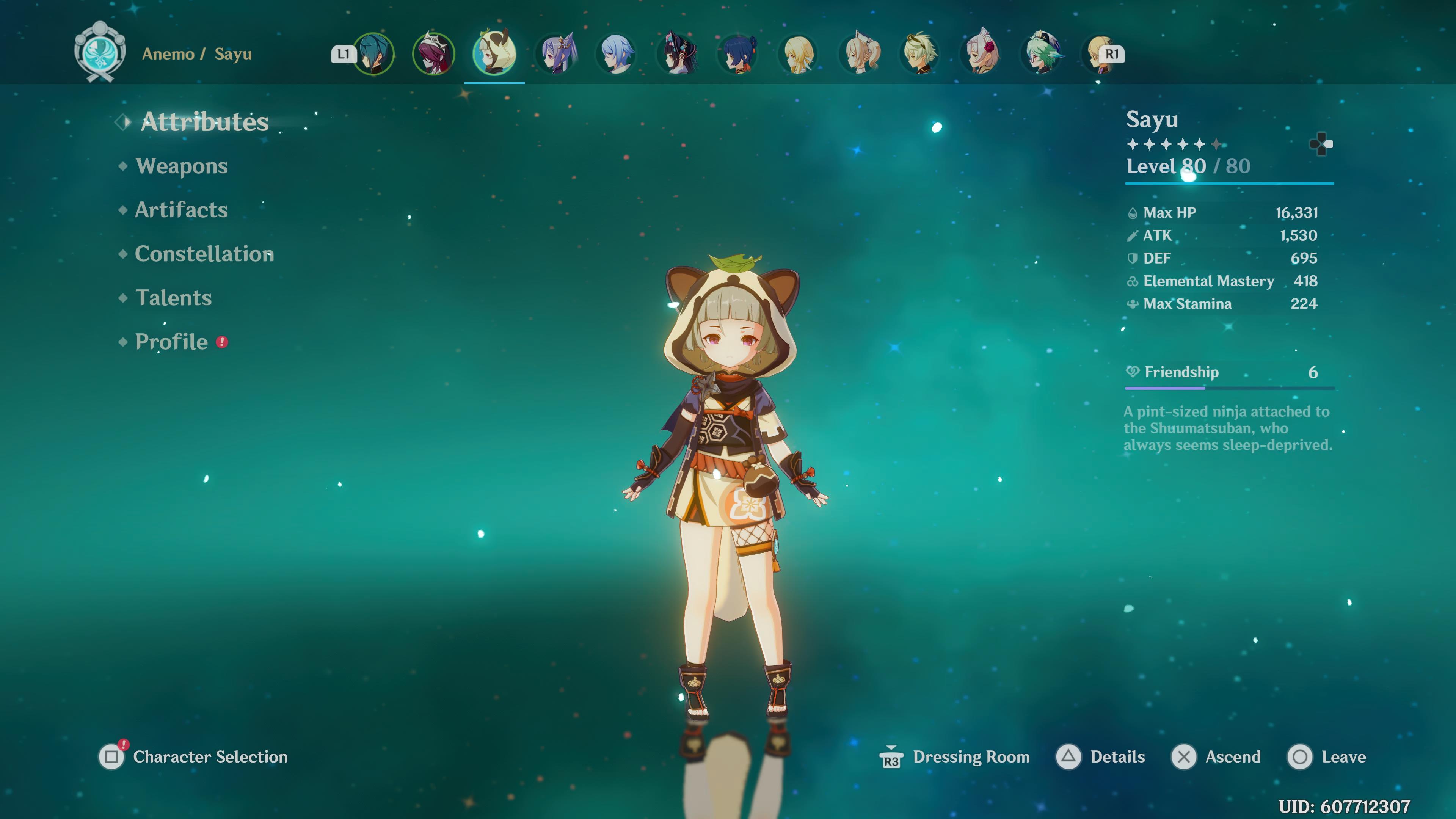Viewport: 1456px width, 819px height.
Task: Open the Profile entry with alert
Action: [x=172, y=342]
